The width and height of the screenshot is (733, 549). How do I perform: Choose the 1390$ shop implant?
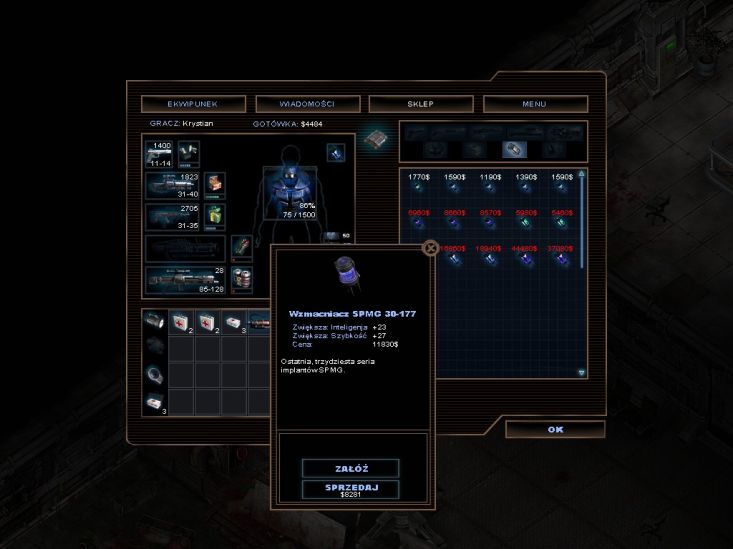click(x=525, y=186)
